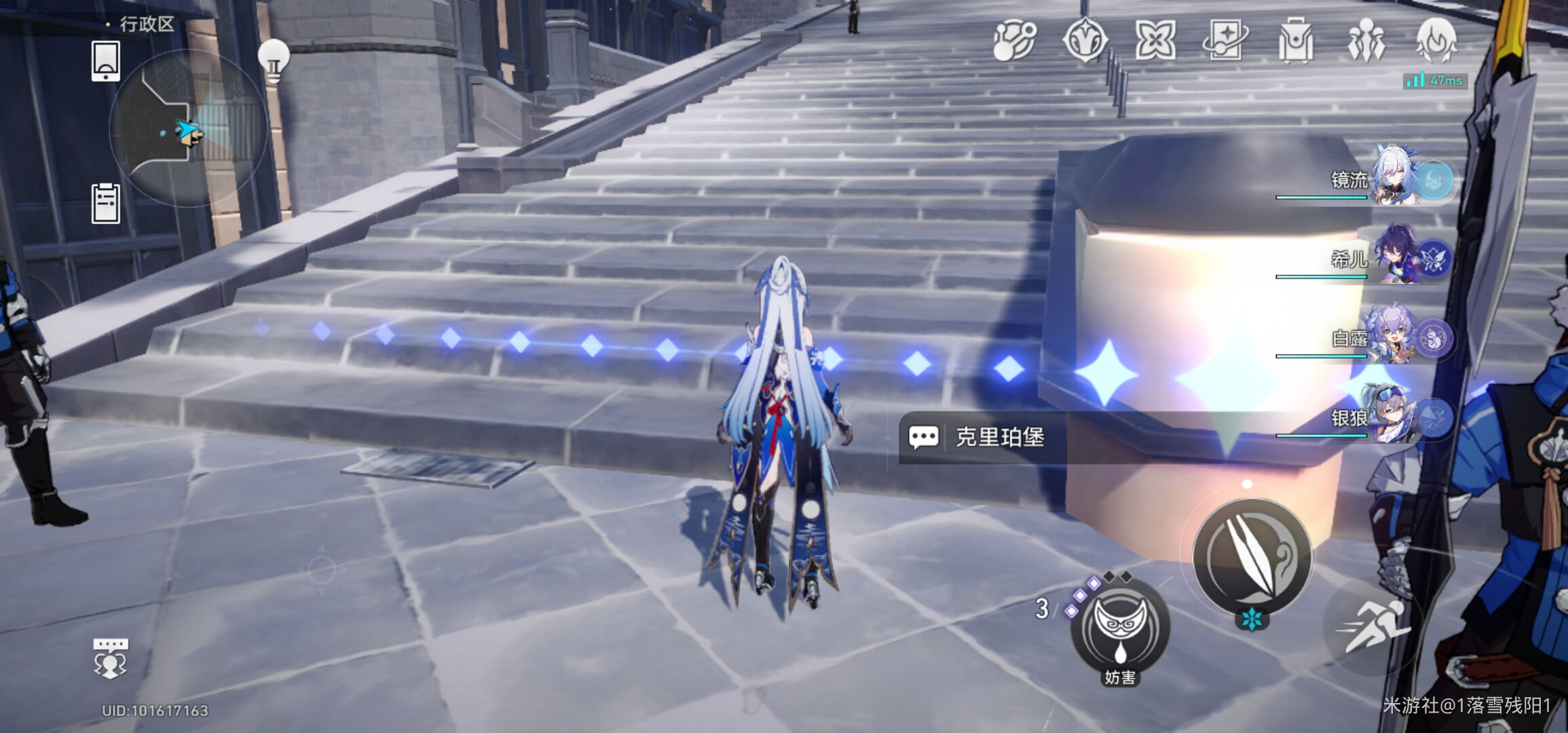Open the compass guide icon
The width and height of the screenshot is (1568, 733).
(1085, 40)
